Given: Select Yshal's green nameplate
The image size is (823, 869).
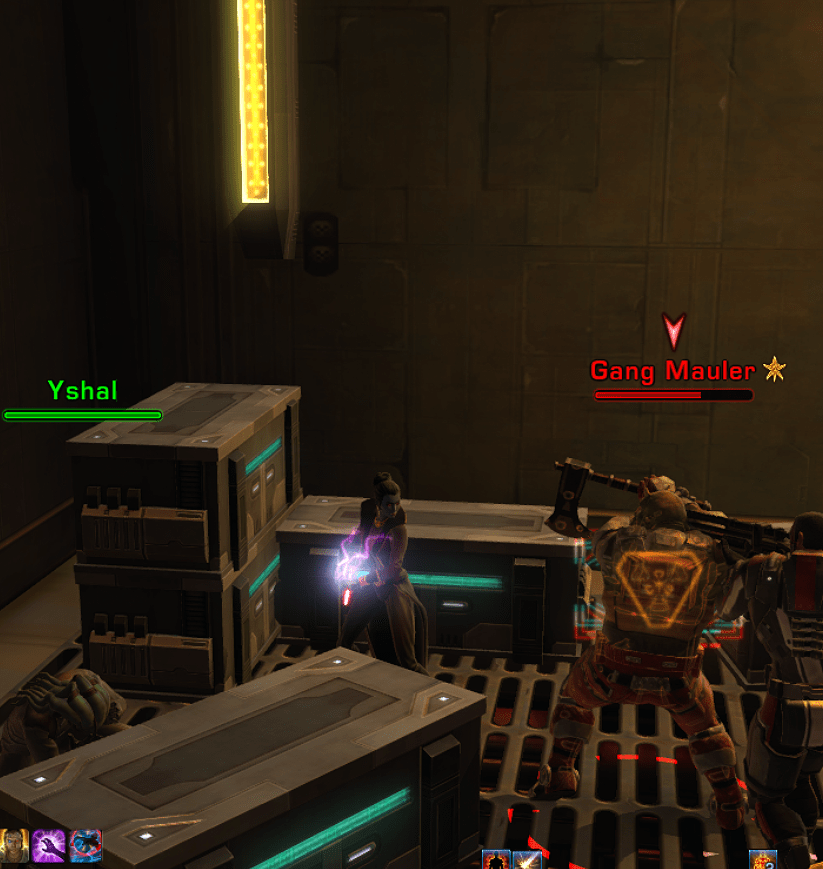Looking at the screenshot, I should tap(83, 390).
